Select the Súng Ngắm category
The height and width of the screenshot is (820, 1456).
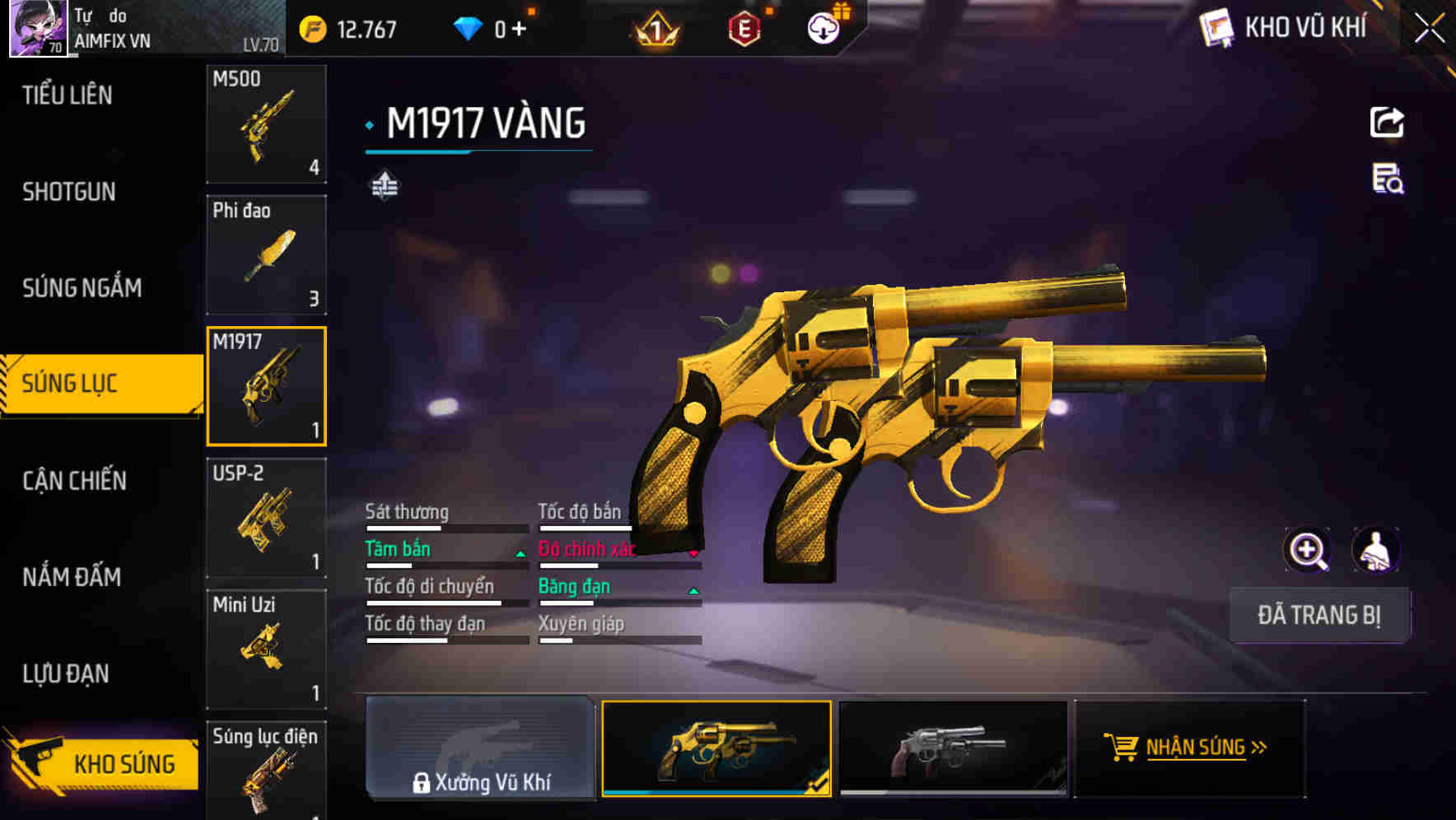tap(82, 288)
